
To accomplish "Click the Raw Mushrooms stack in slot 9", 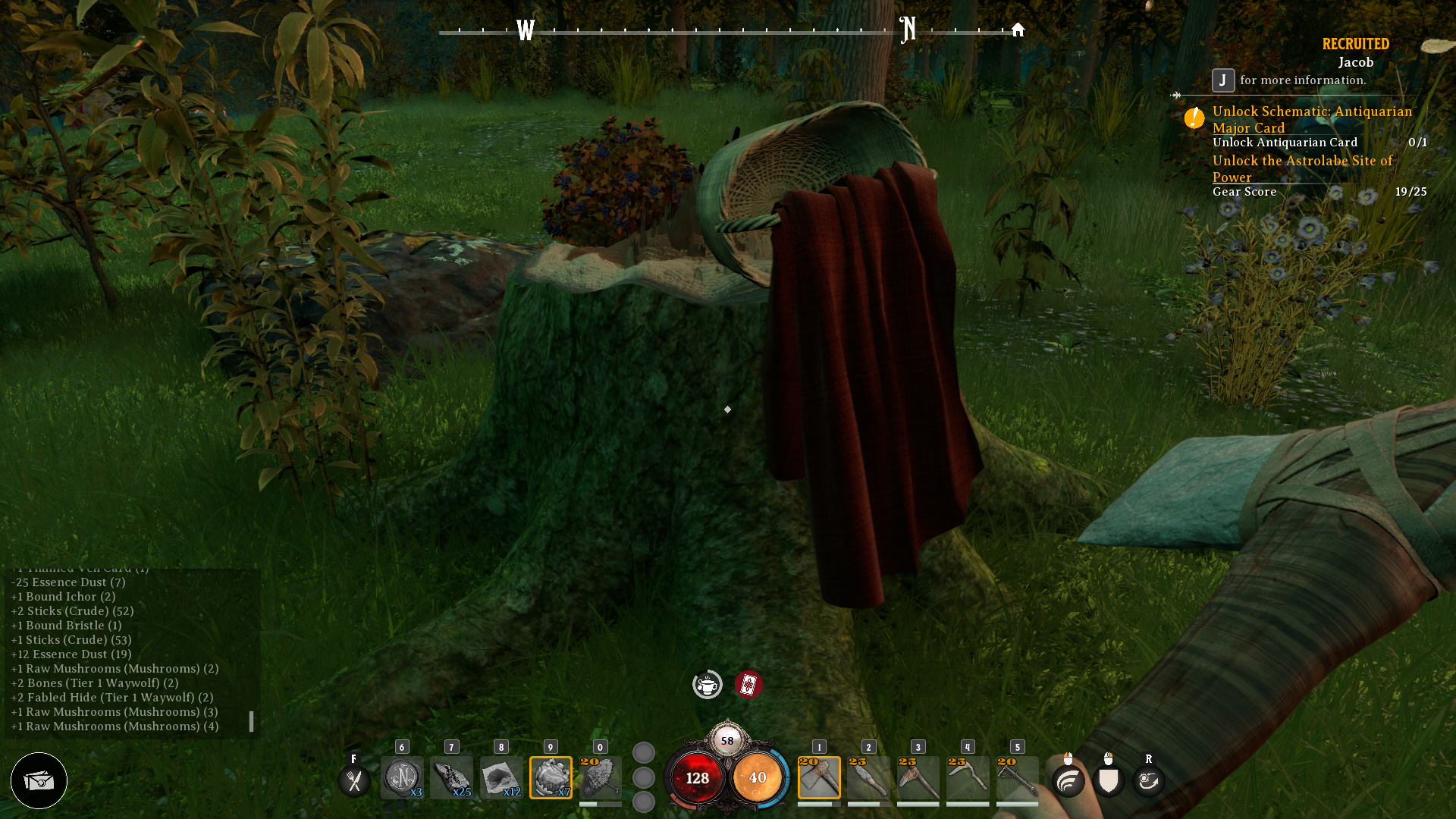I will coord(551,777).
